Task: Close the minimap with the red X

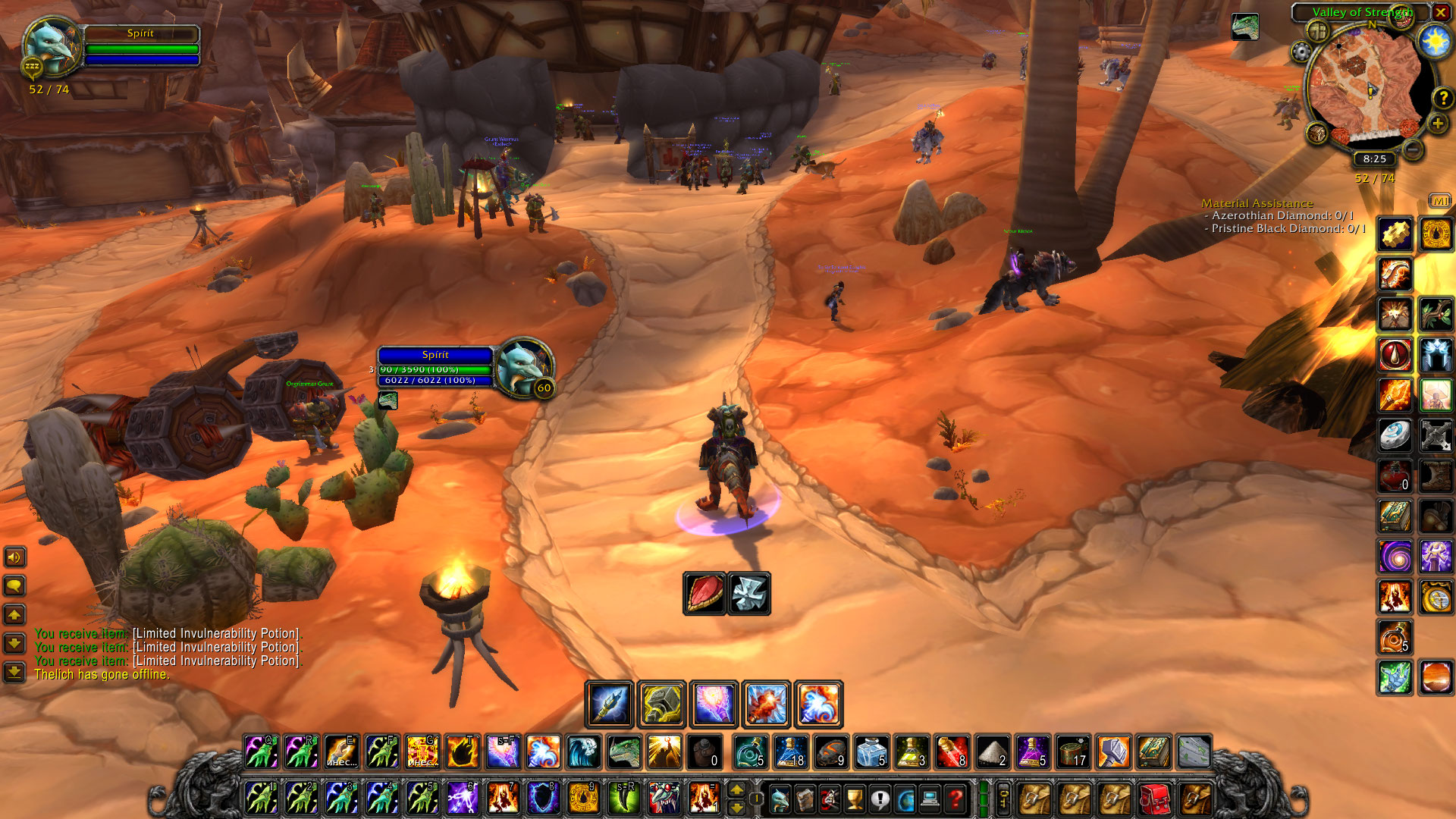Action: (1440, 12)
